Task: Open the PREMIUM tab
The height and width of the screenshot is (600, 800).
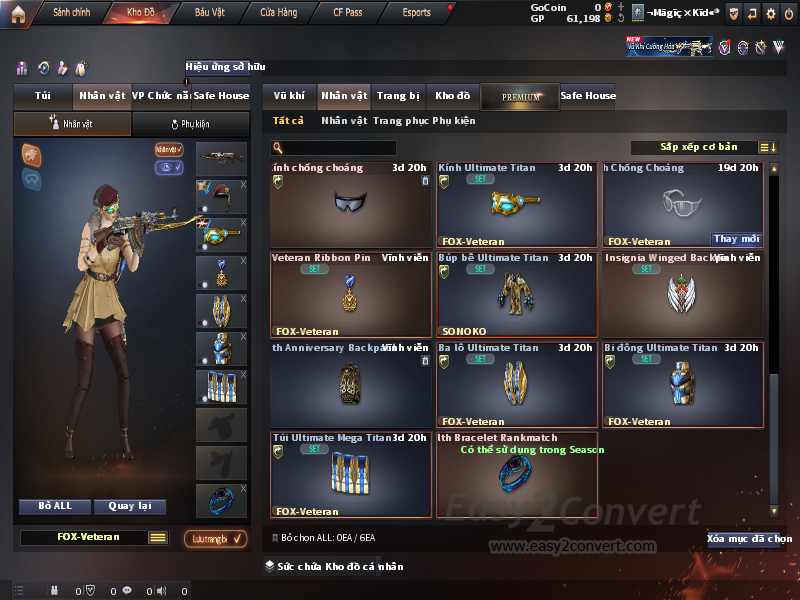Action: [520, 97]
